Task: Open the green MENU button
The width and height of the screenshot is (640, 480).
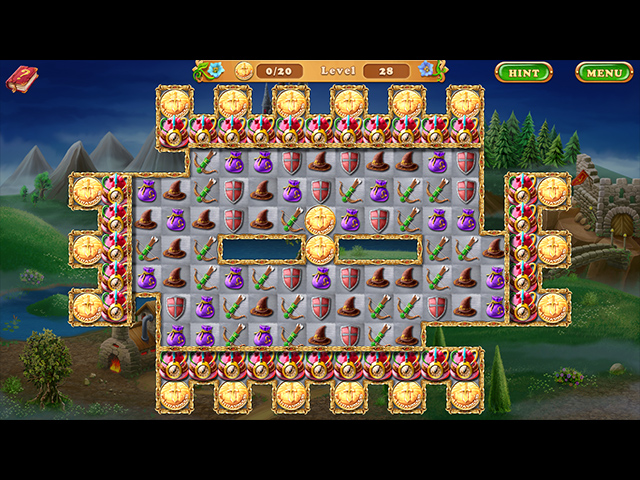Action: [x=603, y=72]
